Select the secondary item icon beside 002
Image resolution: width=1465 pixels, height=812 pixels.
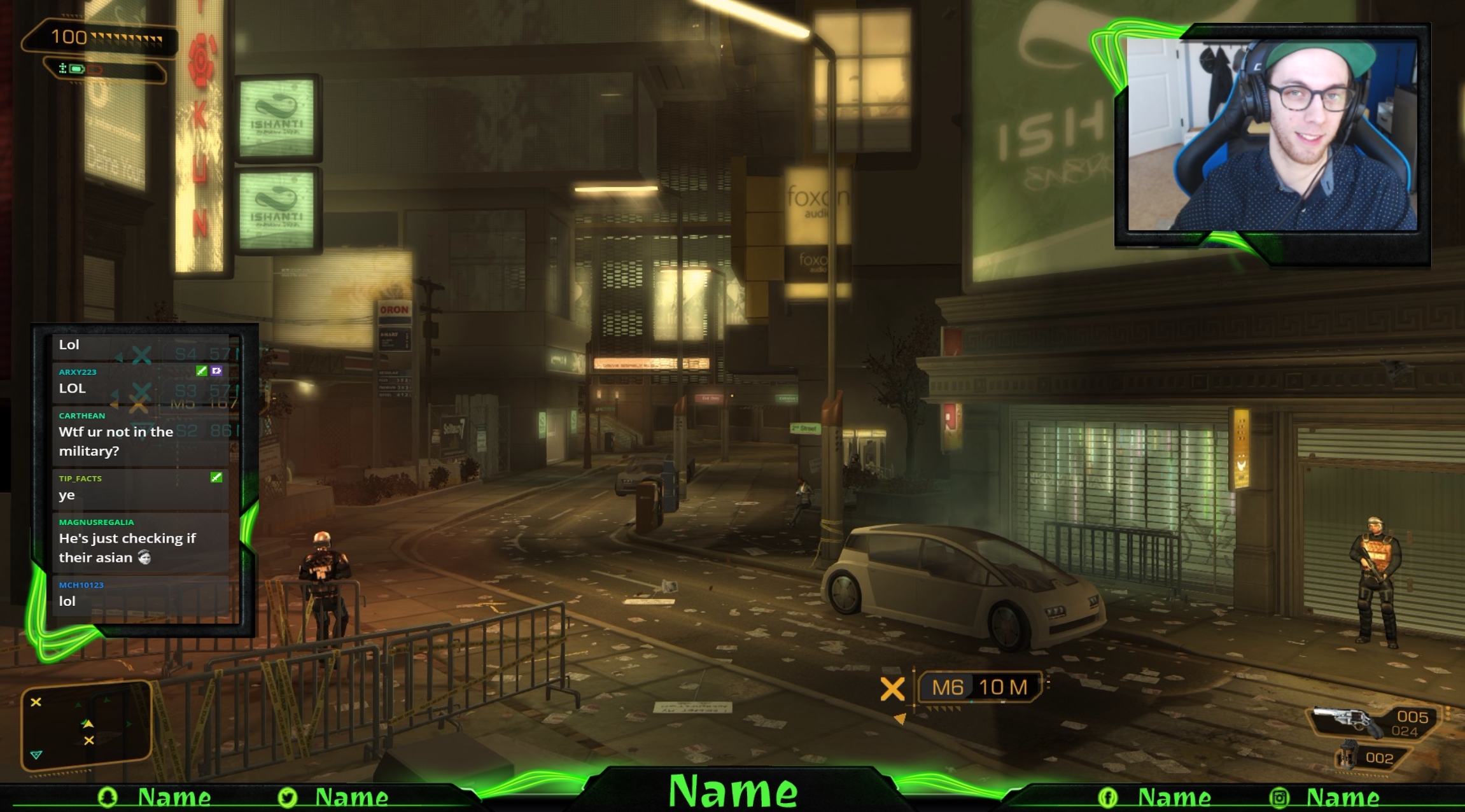click(1347, 757)
